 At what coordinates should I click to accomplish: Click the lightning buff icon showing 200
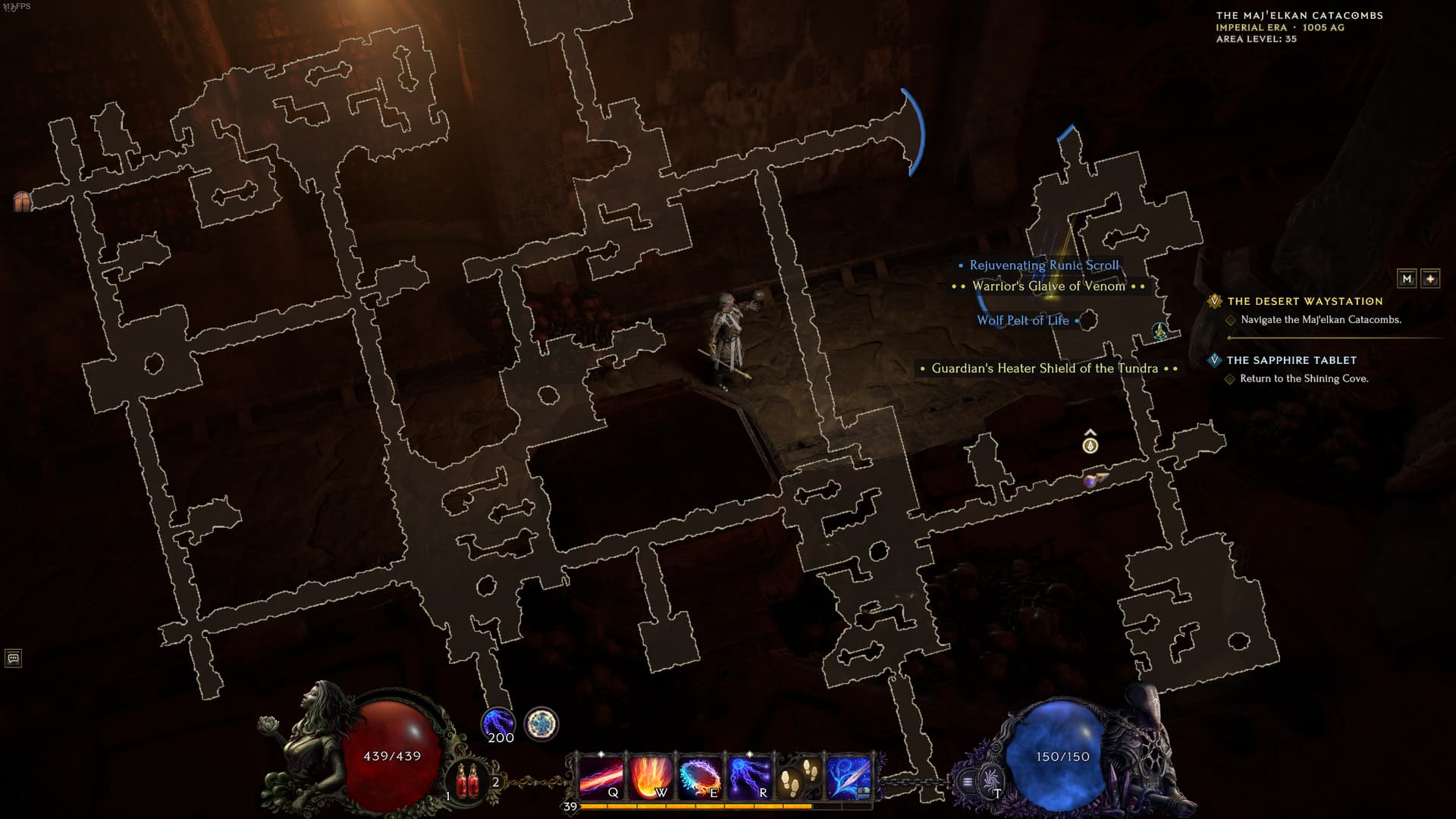[498, 724]
